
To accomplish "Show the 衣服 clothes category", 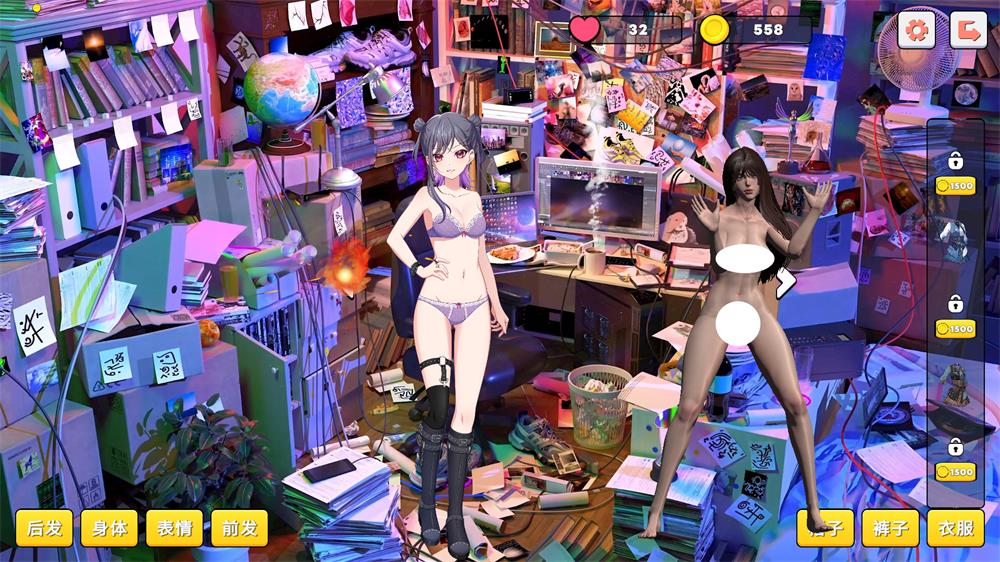I will point(955,528).
